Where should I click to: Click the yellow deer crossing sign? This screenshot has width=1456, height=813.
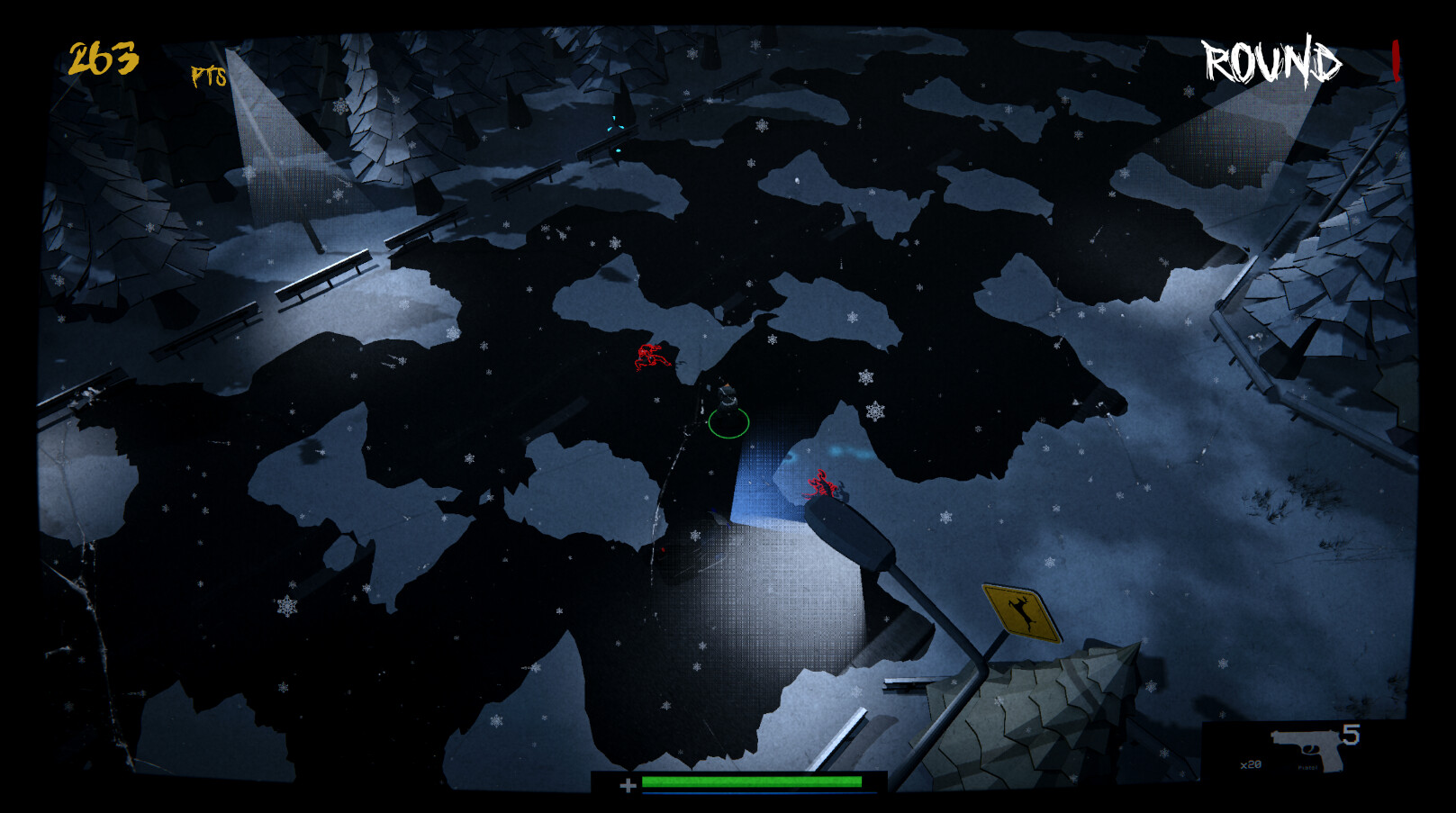(x=1021, y=612)
